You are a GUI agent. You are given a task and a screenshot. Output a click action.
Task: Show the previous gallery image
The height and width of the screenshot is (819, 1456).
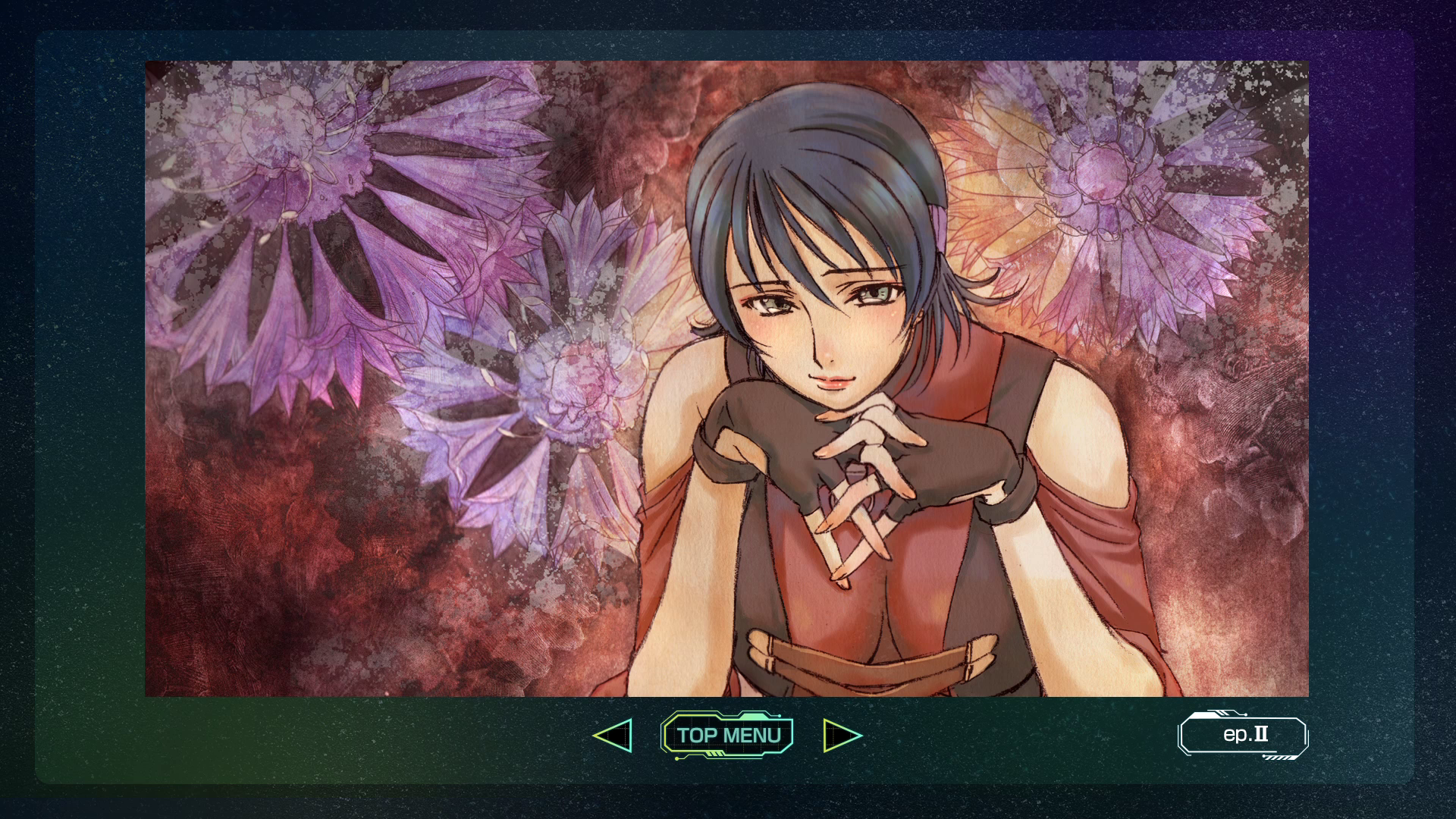tap(613, 736)
